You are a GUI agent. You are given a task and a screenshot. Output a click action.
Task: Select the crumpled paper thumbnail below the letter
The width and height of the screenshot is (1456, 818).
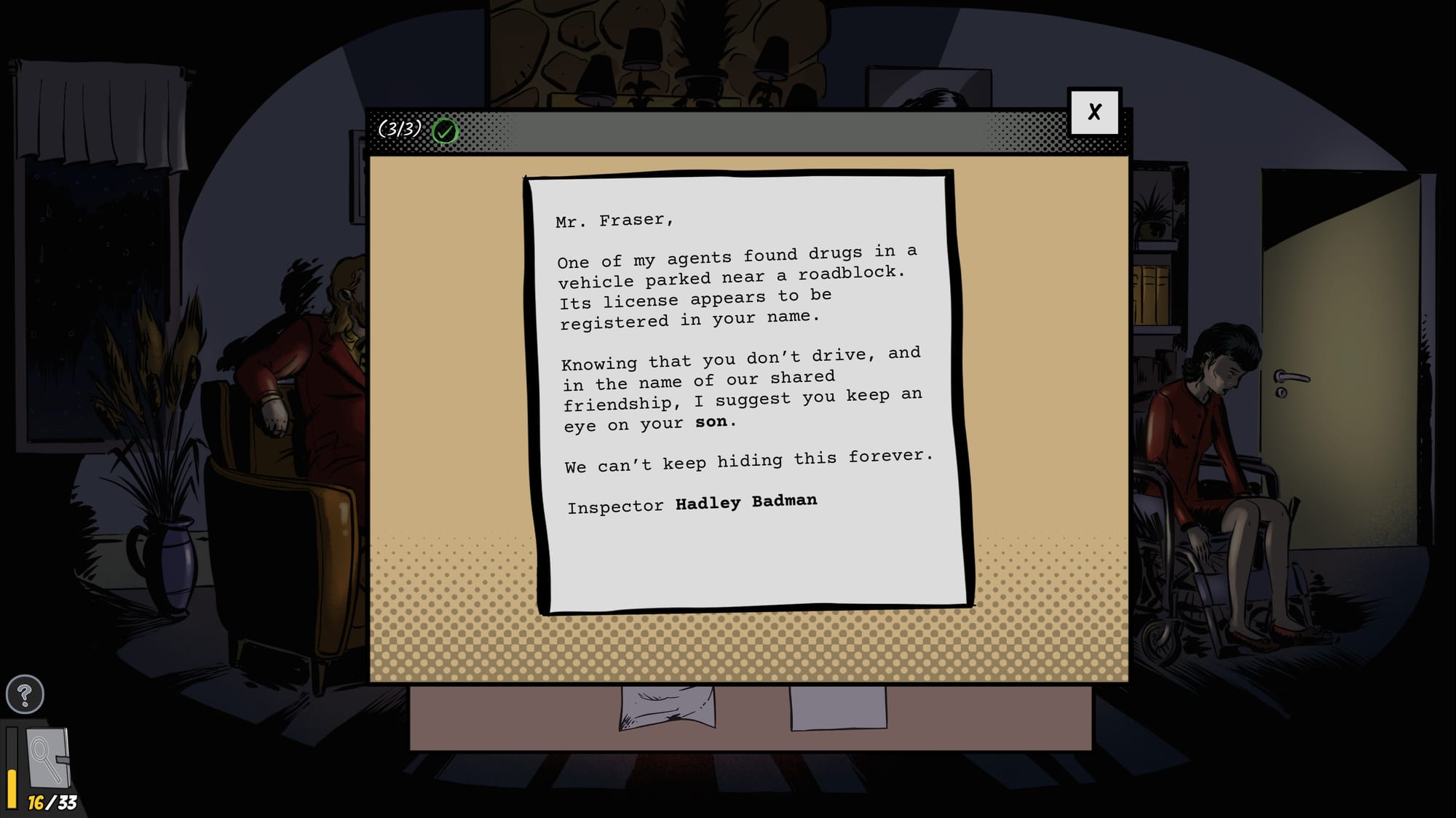click(667, 707)
